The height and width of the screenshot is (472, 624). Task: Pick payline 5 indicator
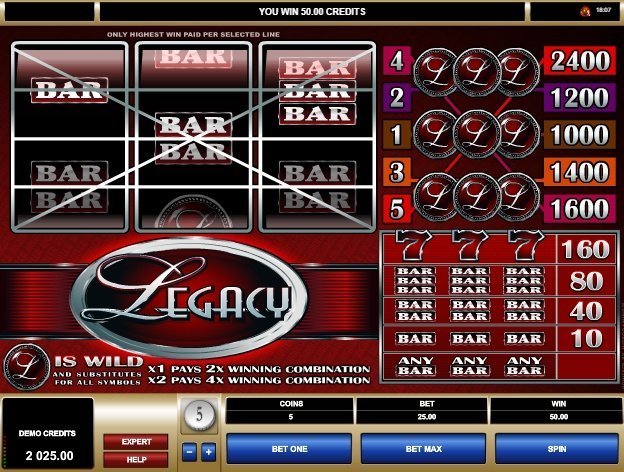coord(396,209)
